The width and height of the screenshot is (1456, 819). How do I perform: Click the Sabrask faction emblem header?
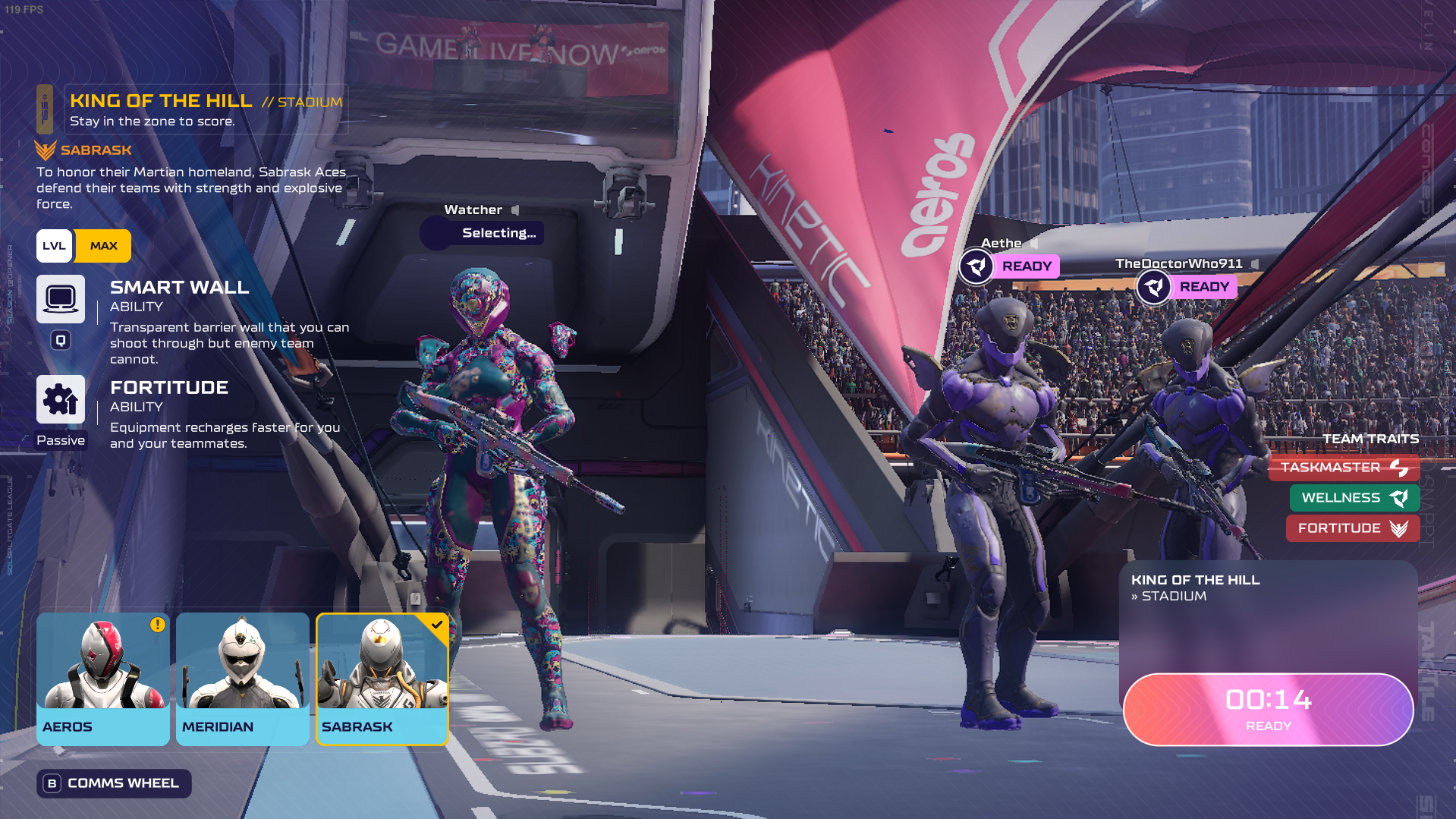[x=83, y=150]
